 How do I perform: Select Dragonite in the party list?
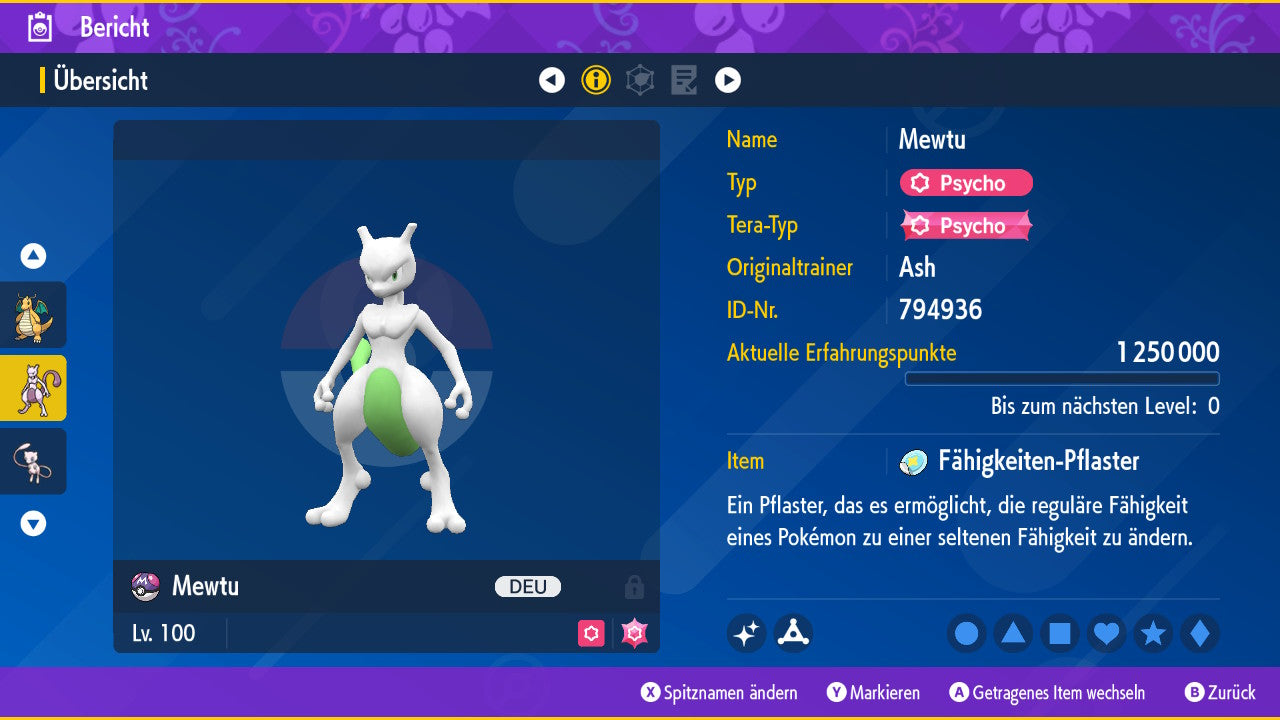click(x=33, y=315)
